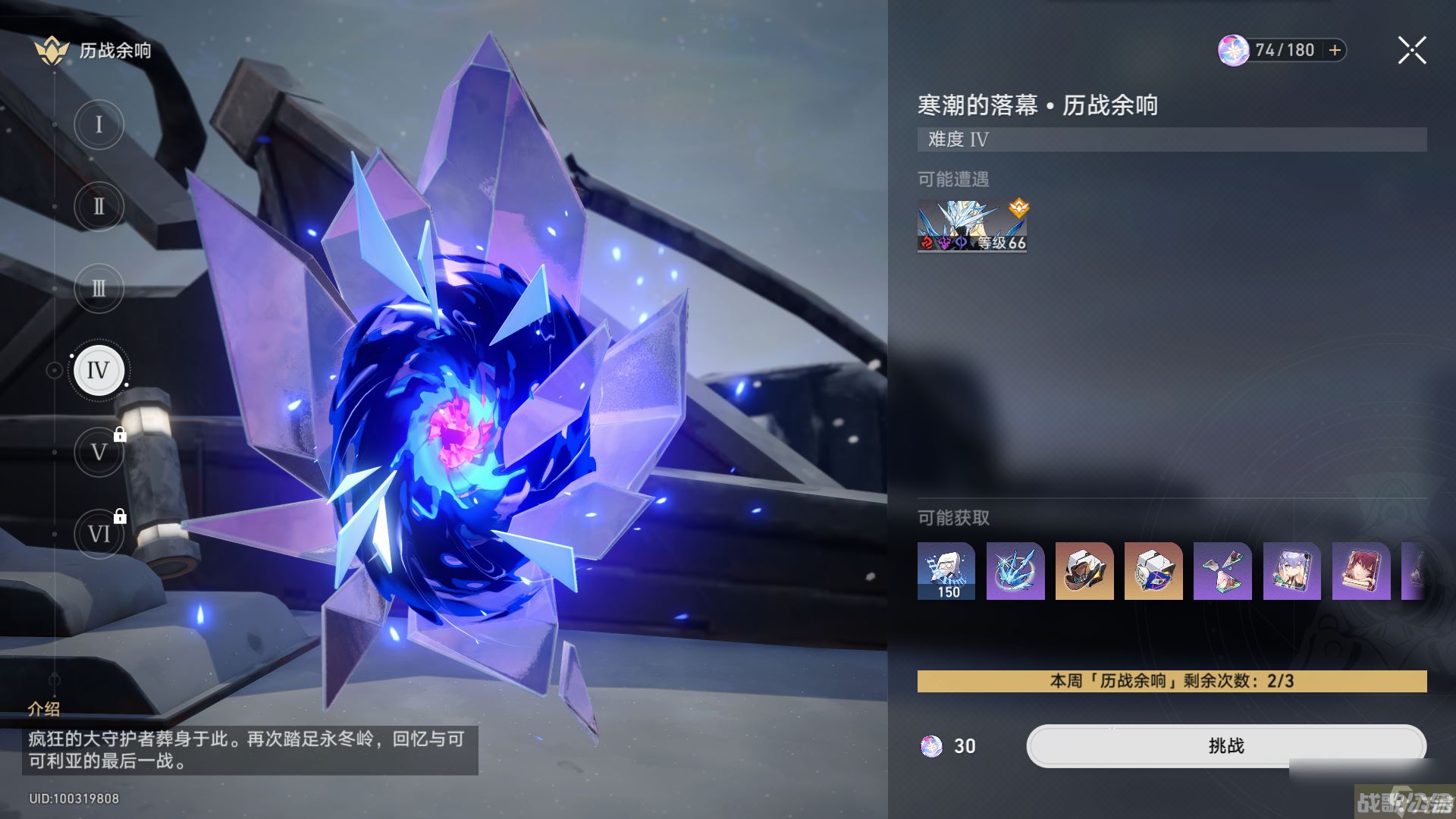The width and height of the screenshot is (1456, 819).
Task: View the cube-shaped relic reward icon
Action: coord(1153,573)
